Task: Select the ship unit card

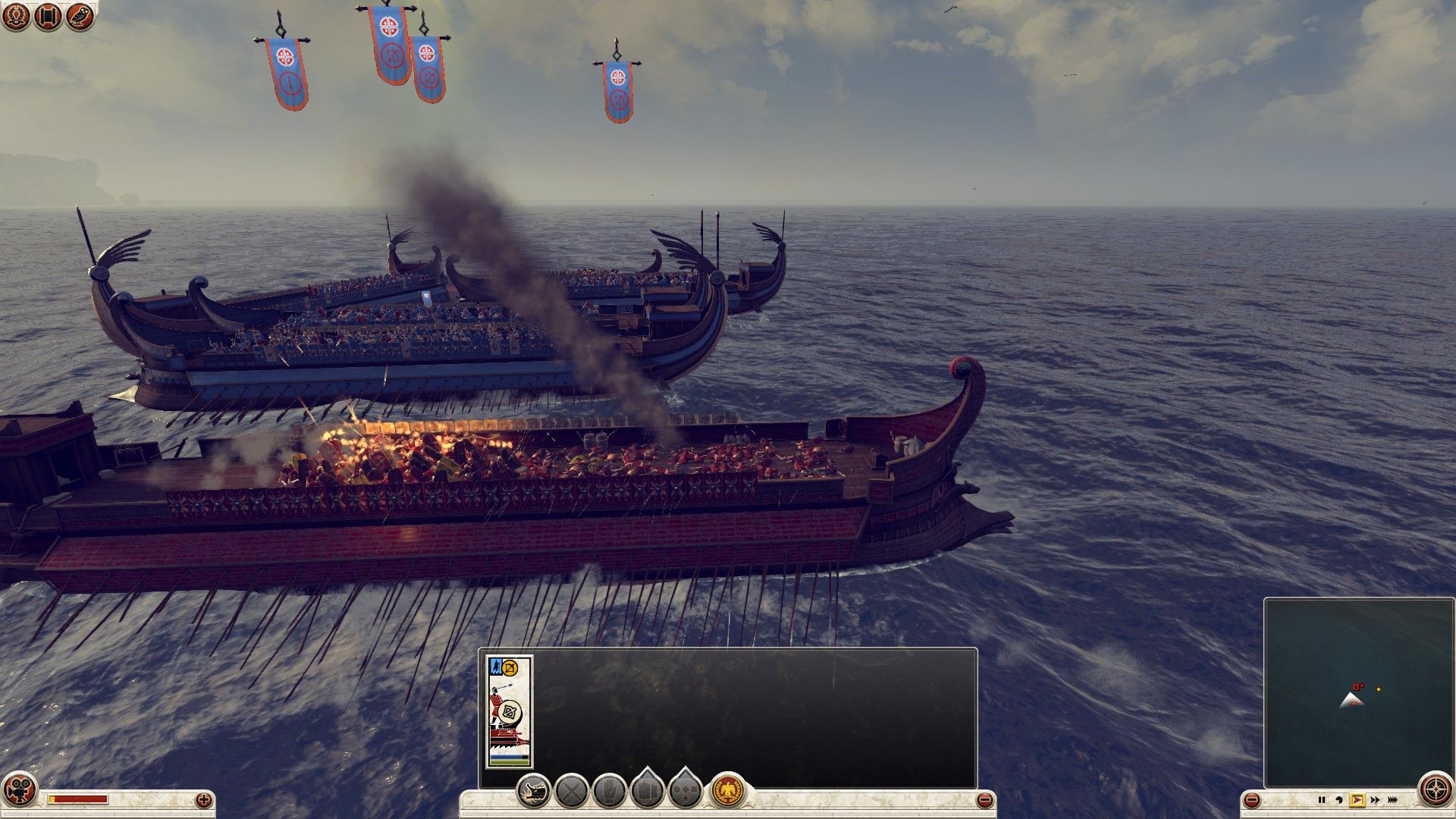Action: 509,711
